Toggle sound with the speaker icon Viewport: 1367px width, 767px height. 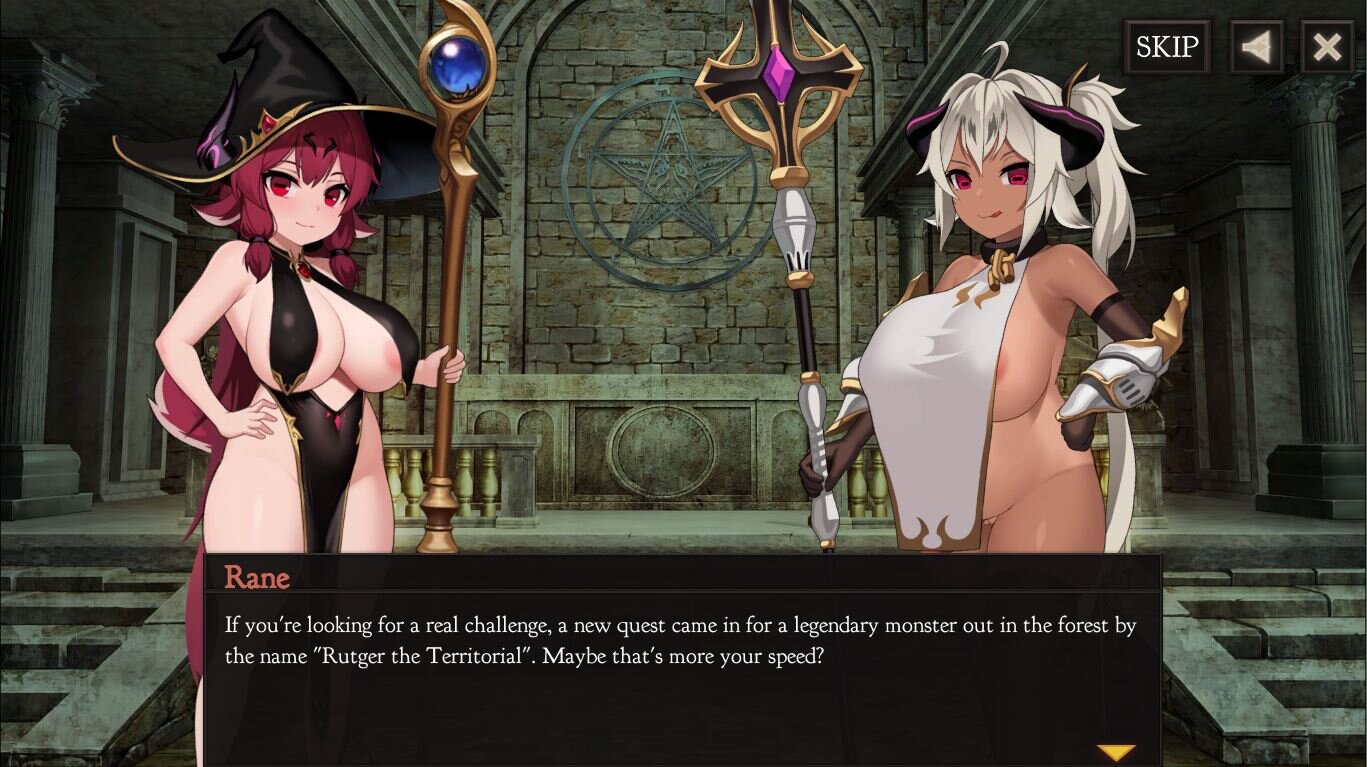(1256, 47)
